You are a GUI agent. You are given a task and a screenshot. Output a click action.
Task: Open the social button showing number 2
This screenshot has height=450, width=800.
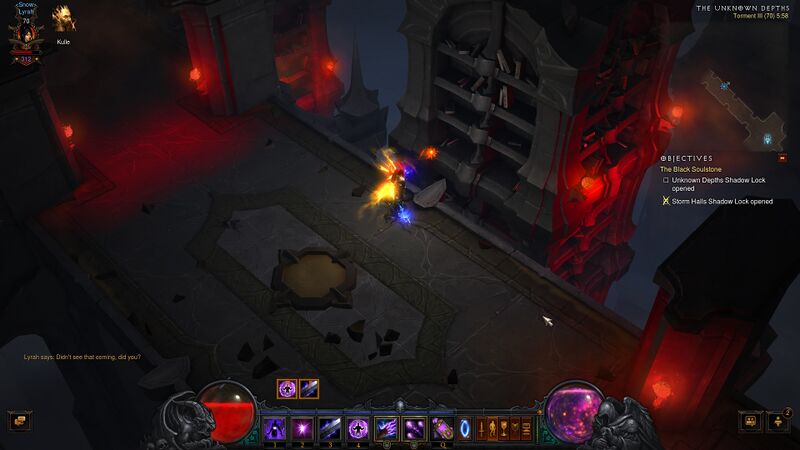click(778, 421)
